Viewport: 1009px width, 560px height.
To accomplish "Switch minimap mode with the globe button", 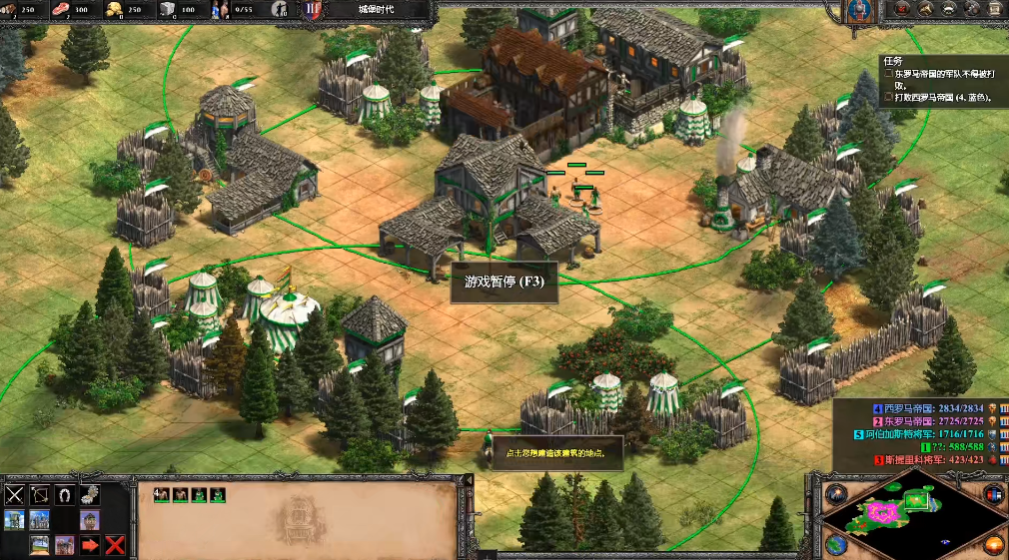I will point(835,545).
